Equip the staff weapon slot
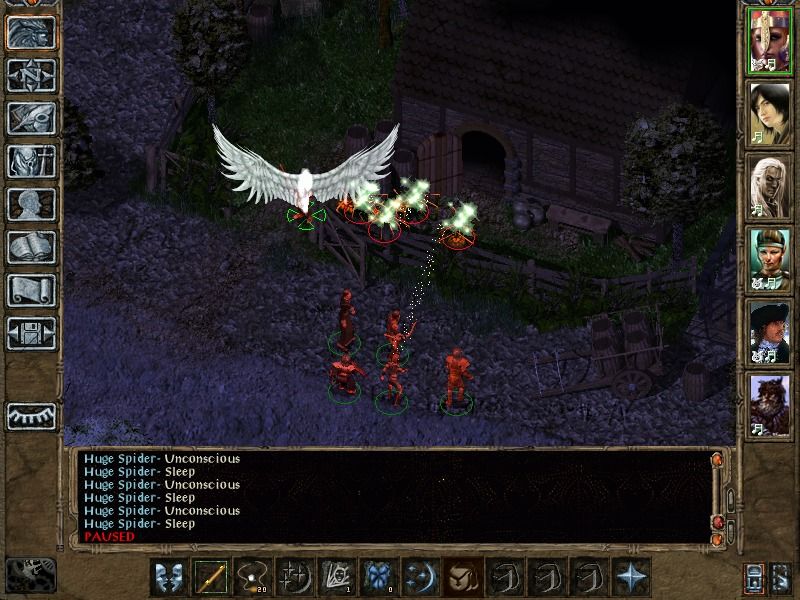This screenshot has height=600, width=800. point(211,577)
